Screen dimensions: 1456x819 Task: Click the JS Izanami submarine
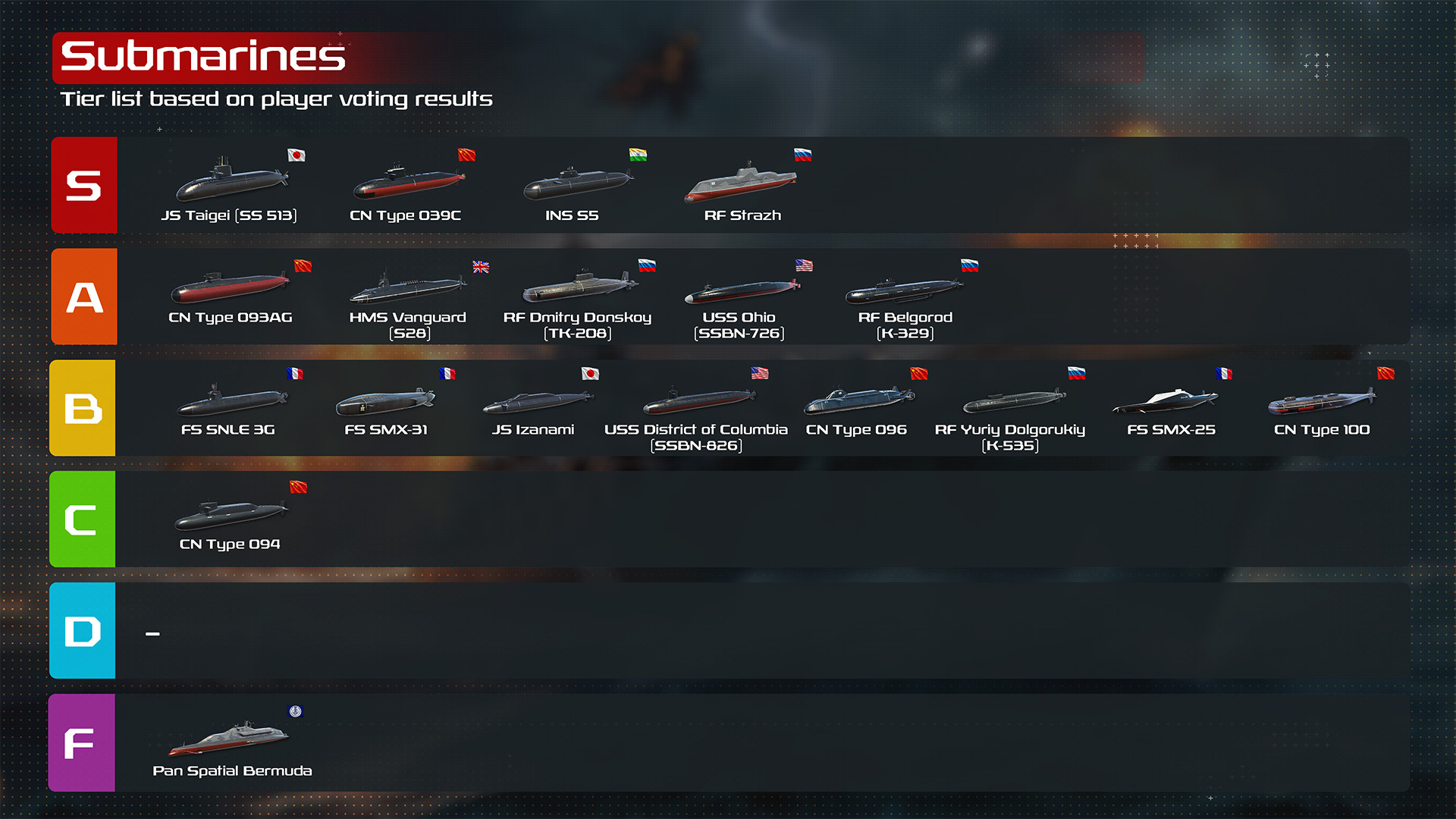click(537, 401)
